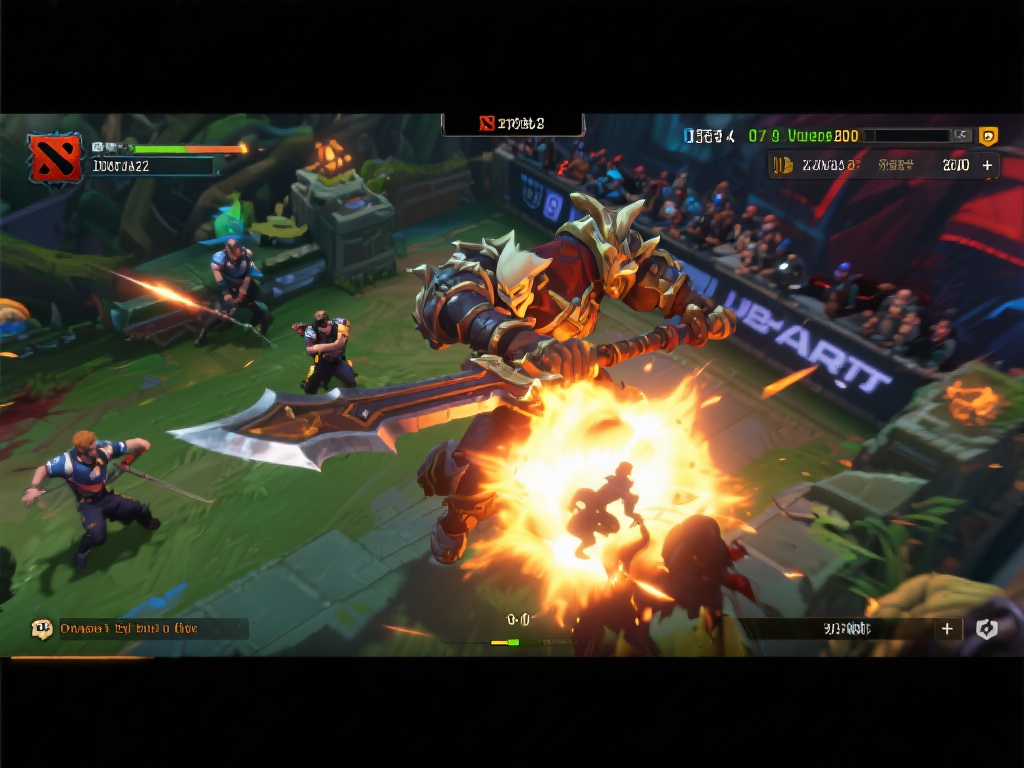
Task: Click the plus button at bottom right
Action: click(x=946, y=629)
